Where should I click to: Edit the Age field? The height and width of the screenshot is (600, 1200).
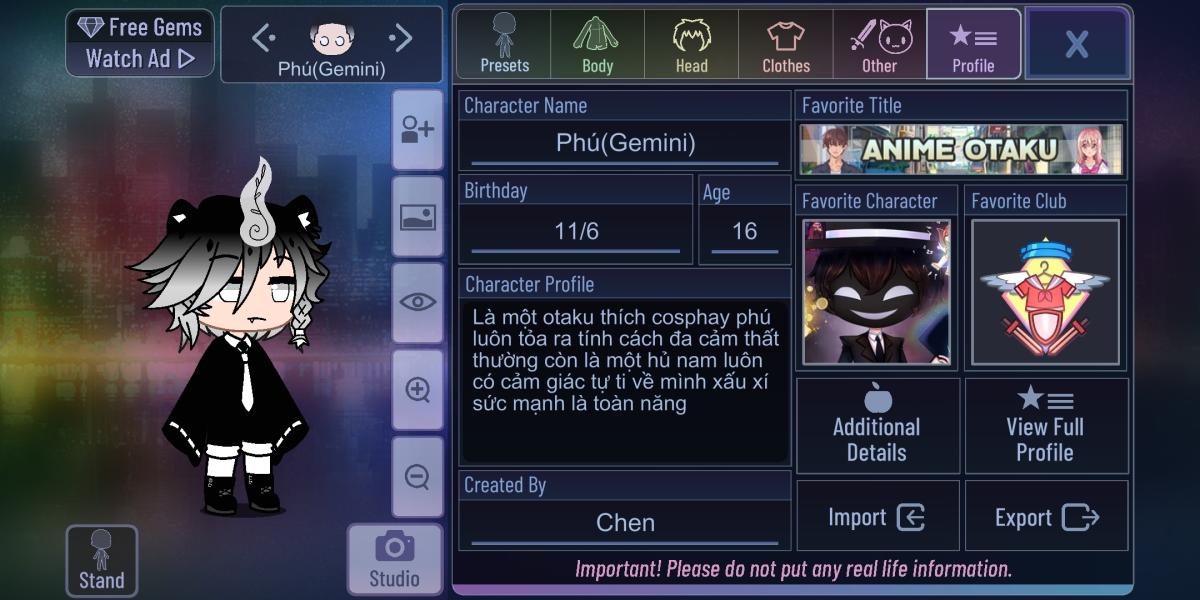[x=744, y=232]
